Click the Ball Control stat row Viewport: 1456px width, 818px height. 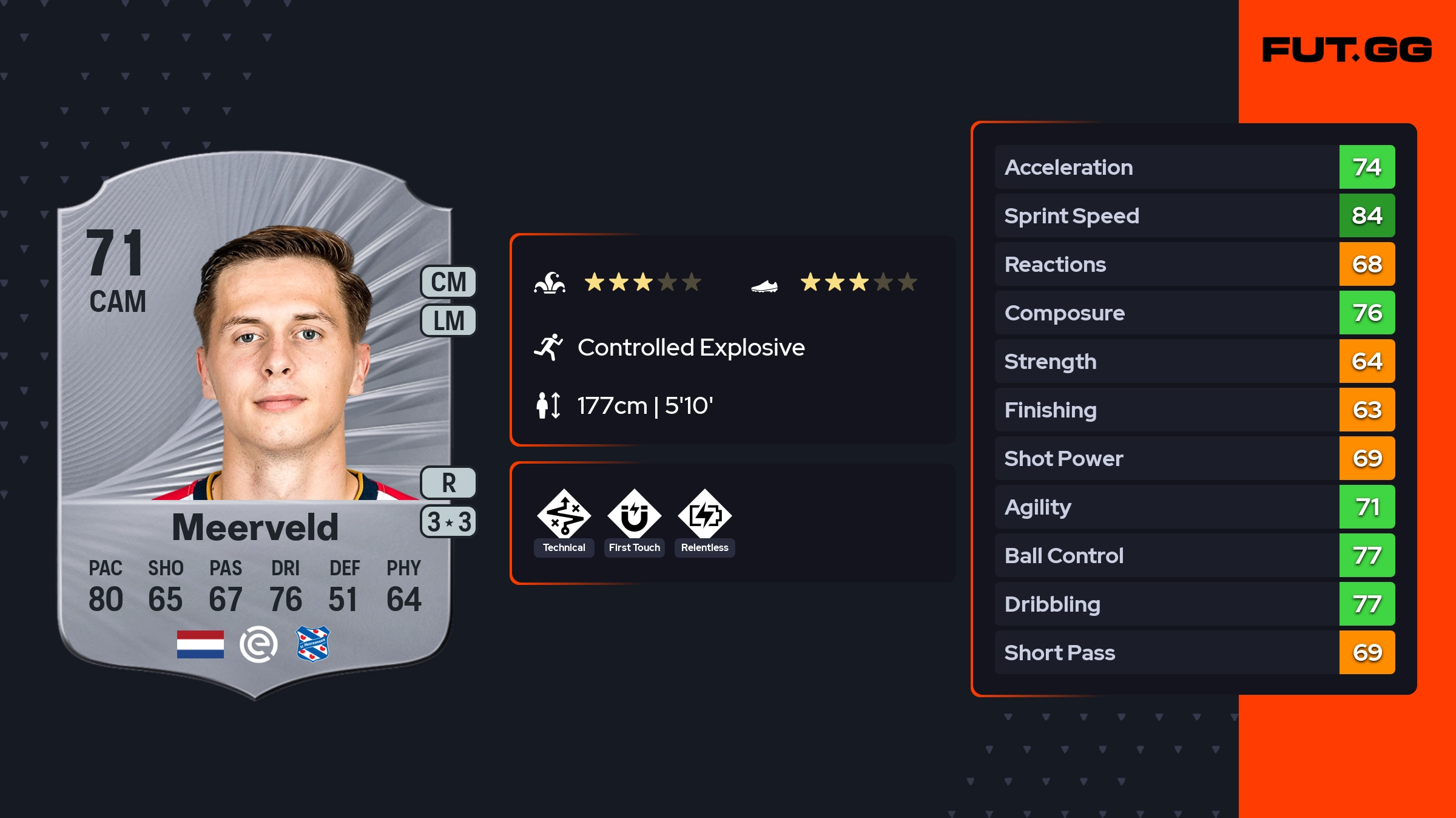coord(1194,556)
